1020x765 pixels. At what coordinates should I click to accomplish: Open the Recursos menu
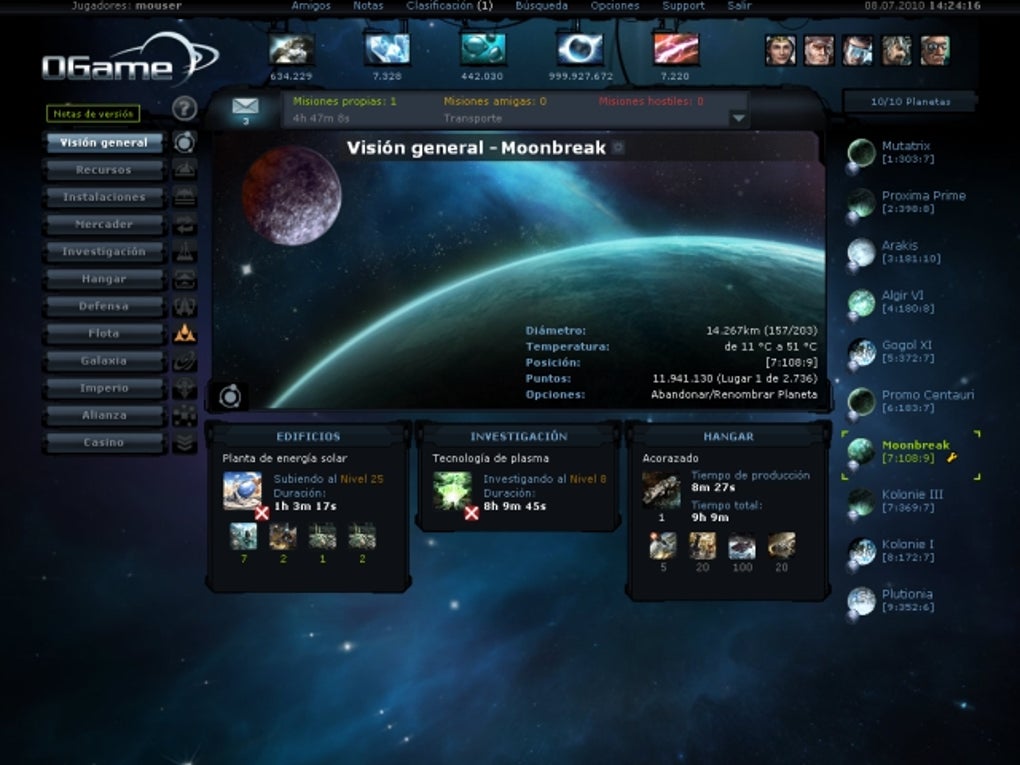(x=104, y=170)
